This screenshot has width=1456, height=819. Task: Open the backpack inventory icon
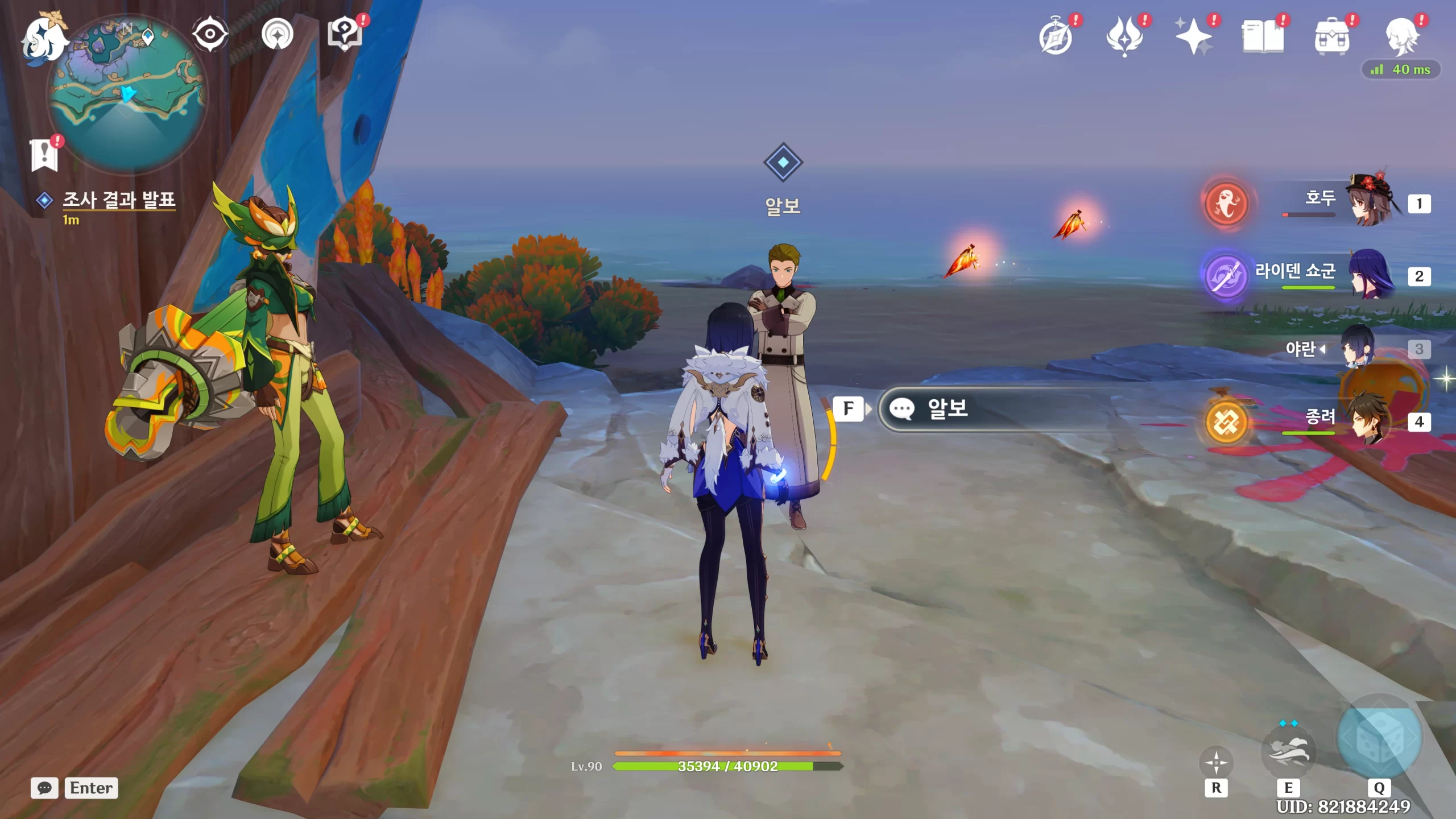click(x=1332, y=36)
